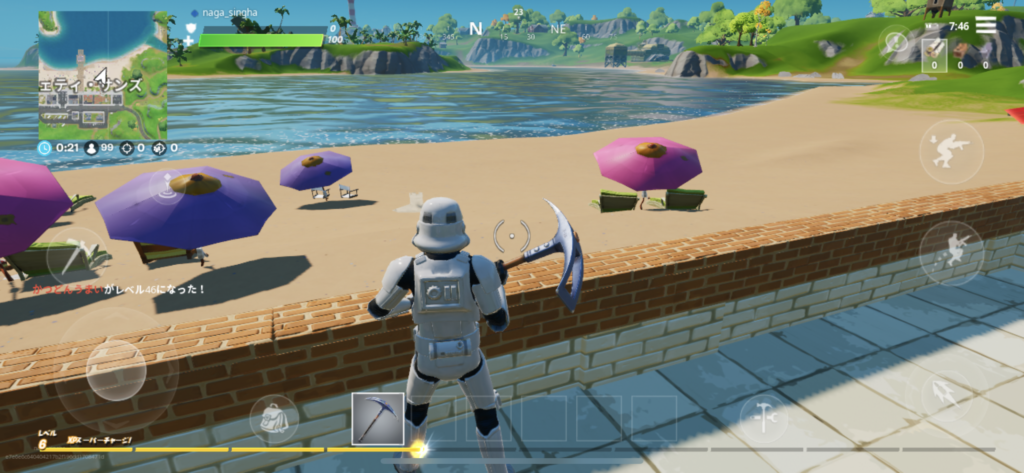Viewport: 1024px width, 473px height.
Task: Tap the minimap to open the map
Action: (103, 75)
